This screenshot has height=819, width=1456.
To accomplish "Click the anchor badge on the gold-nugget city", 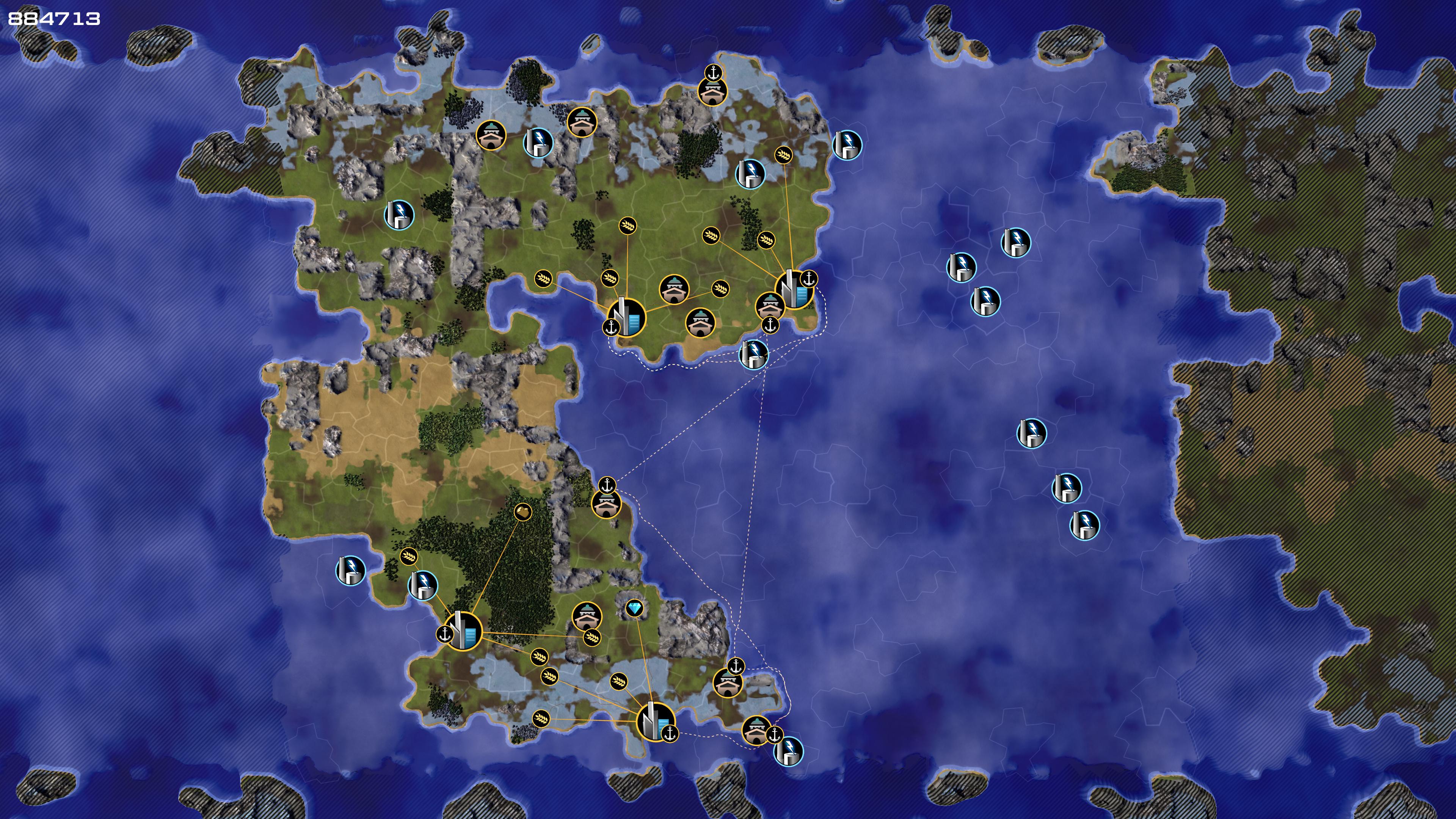I will click(x=445, y=634).
